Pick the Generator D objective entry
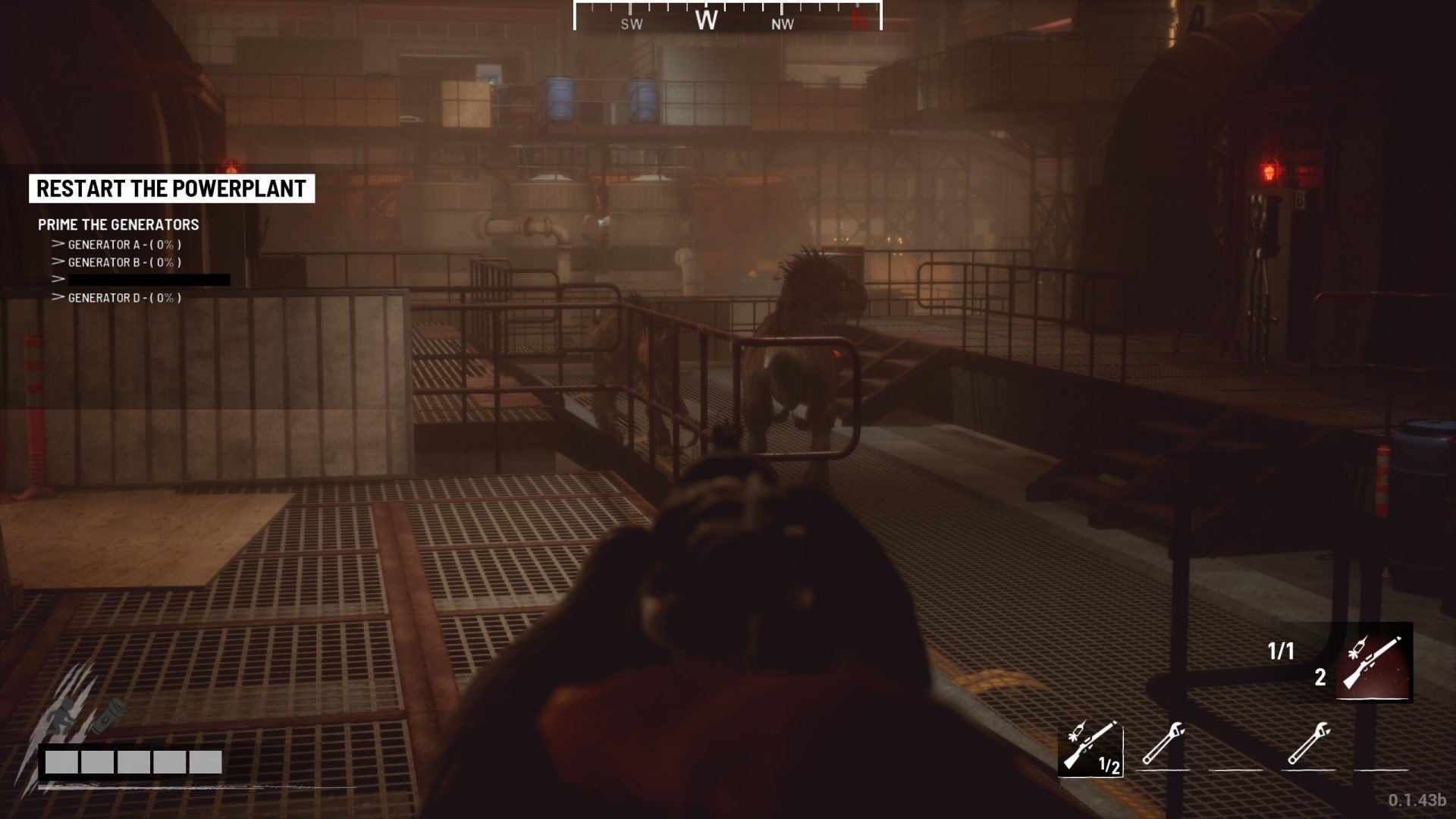Image resolution: width=1456 pixels, height=819 pixels. [124, 298]
